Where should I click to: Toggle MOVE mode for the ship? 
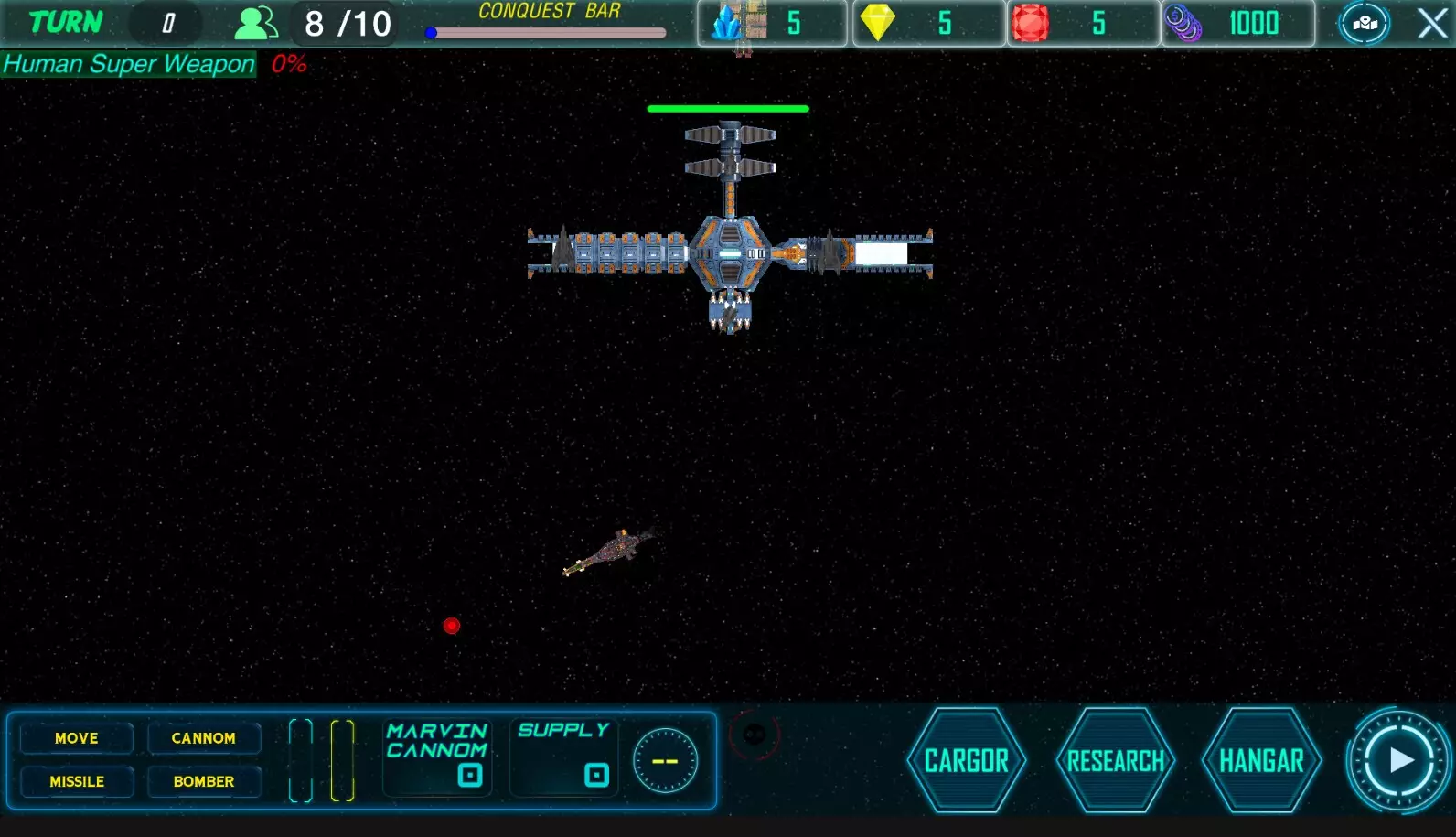[x=76, y=738]
